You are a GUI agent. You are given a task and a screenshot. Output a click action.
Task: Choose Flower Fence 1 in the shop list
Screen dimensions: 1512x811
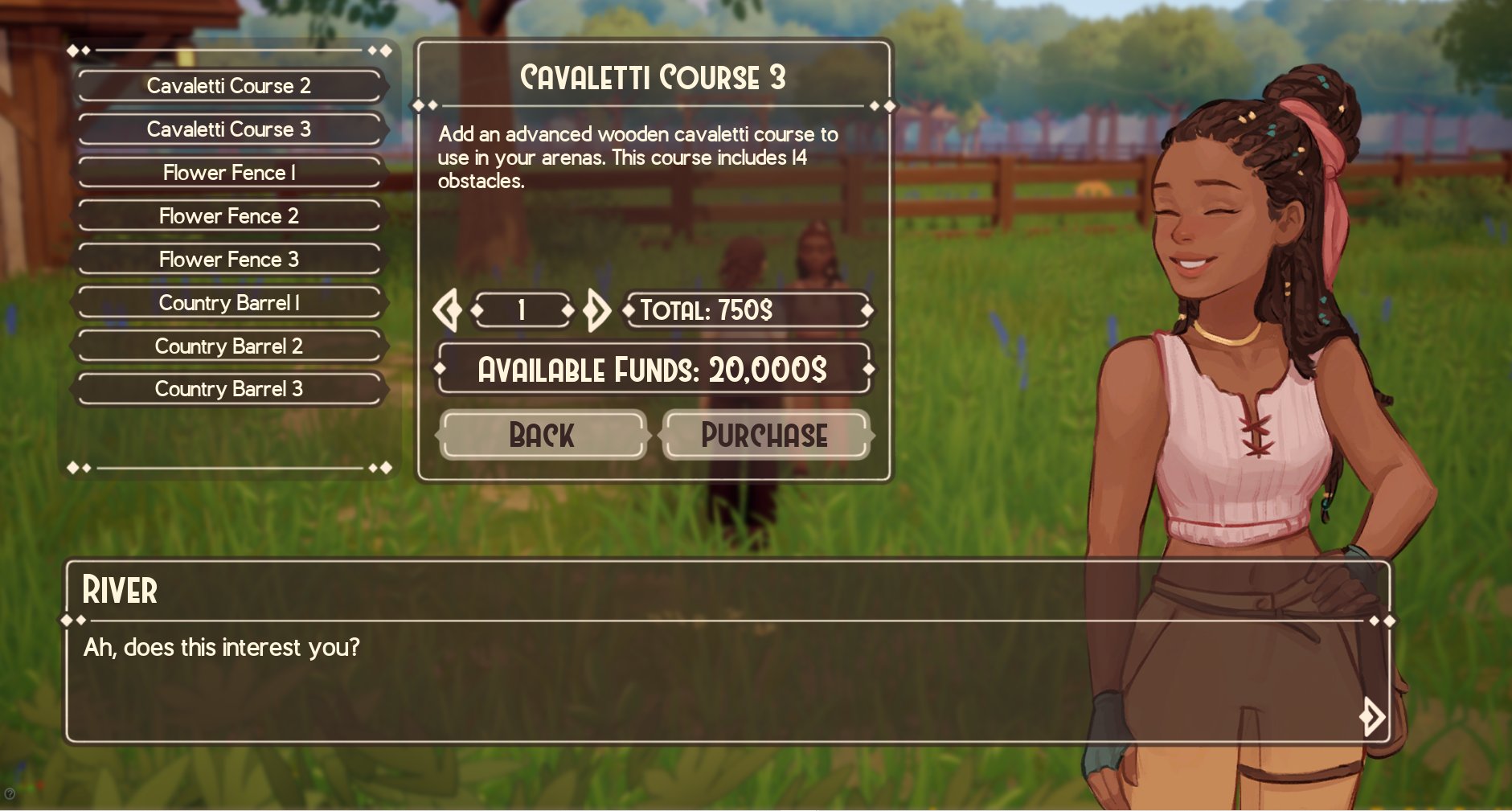[229, 172]
